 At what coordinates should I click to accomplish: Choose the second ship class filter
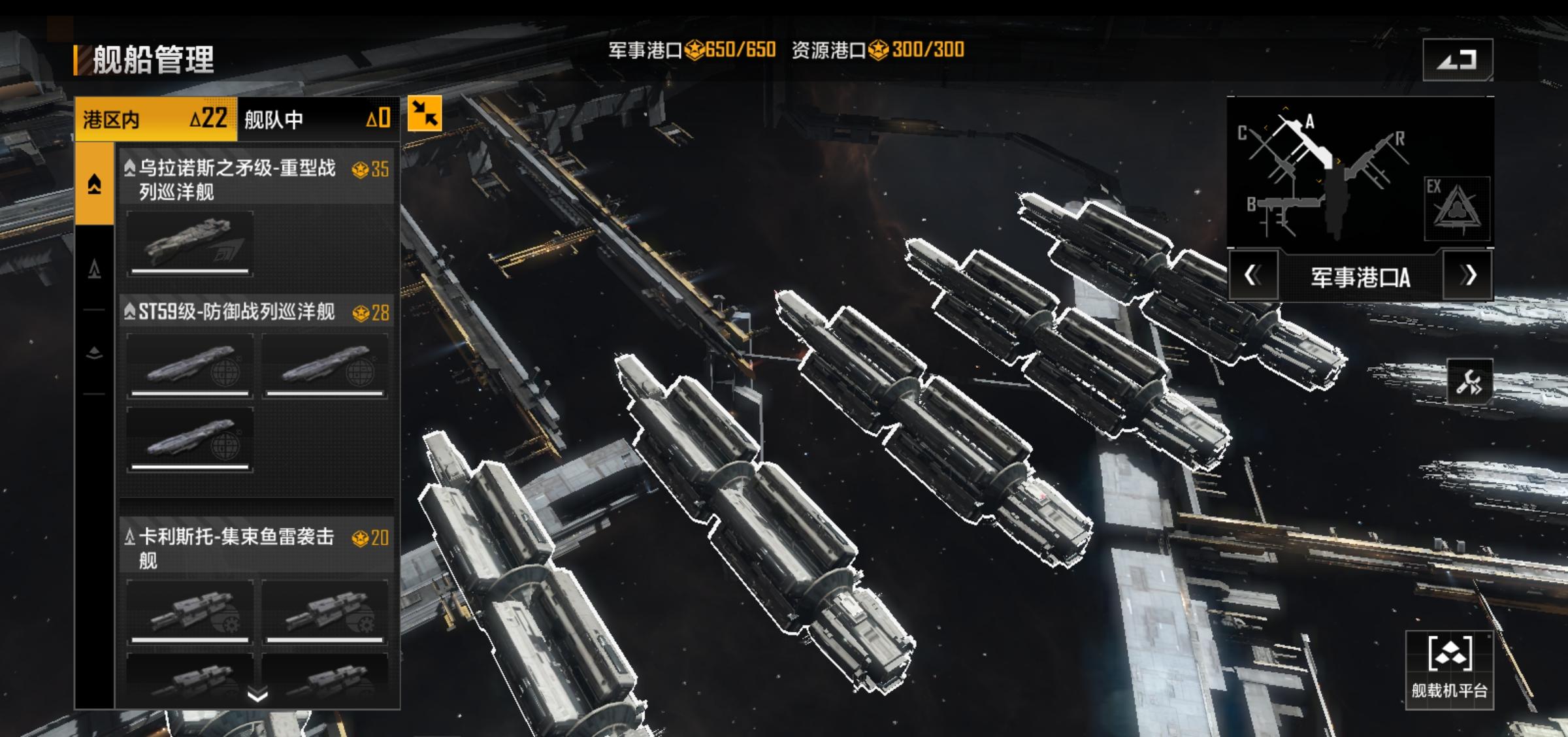tap(95, 269)
